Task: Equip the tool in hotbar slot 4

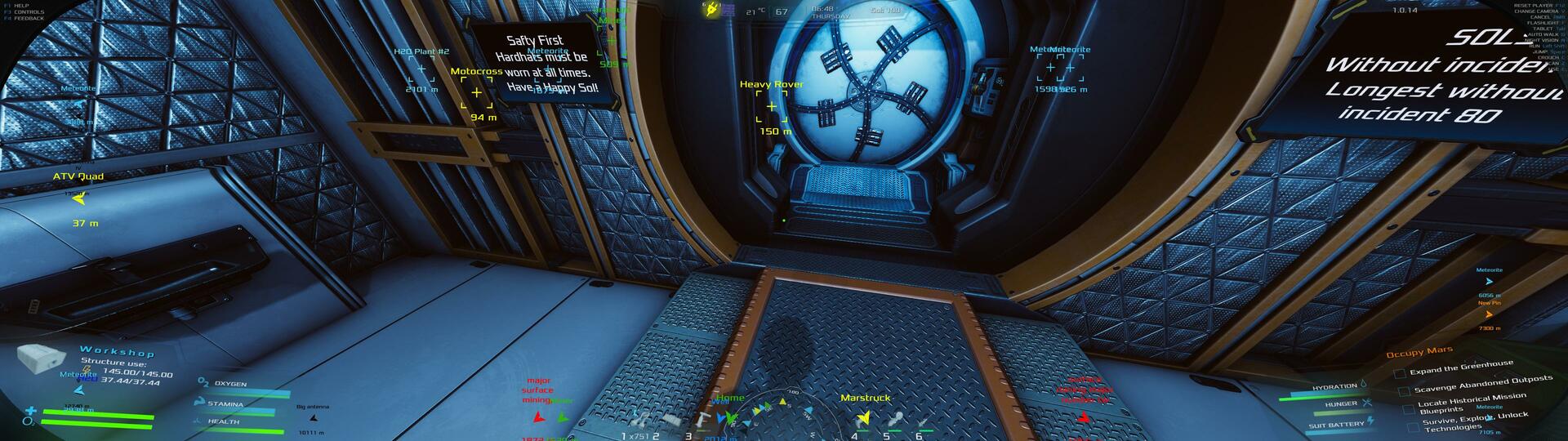Action: click(864, 420)
